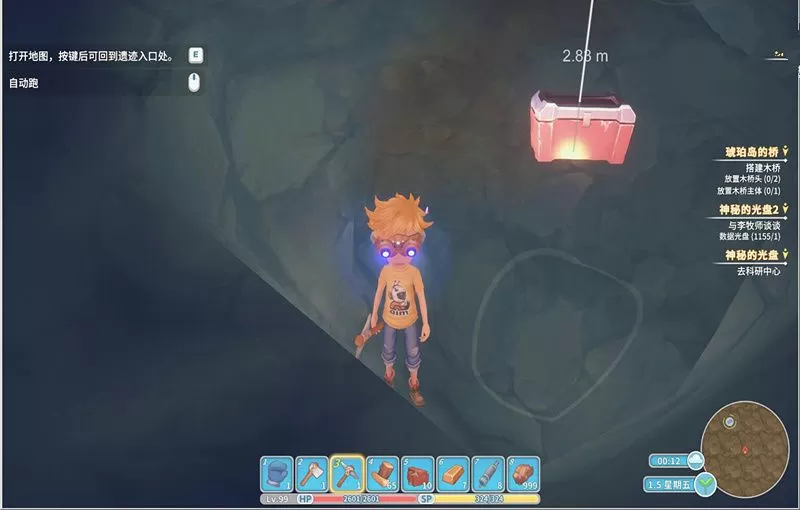800x510 pixels.
Task: Select the blue glove hotbar slot
Action: point(277,473)
